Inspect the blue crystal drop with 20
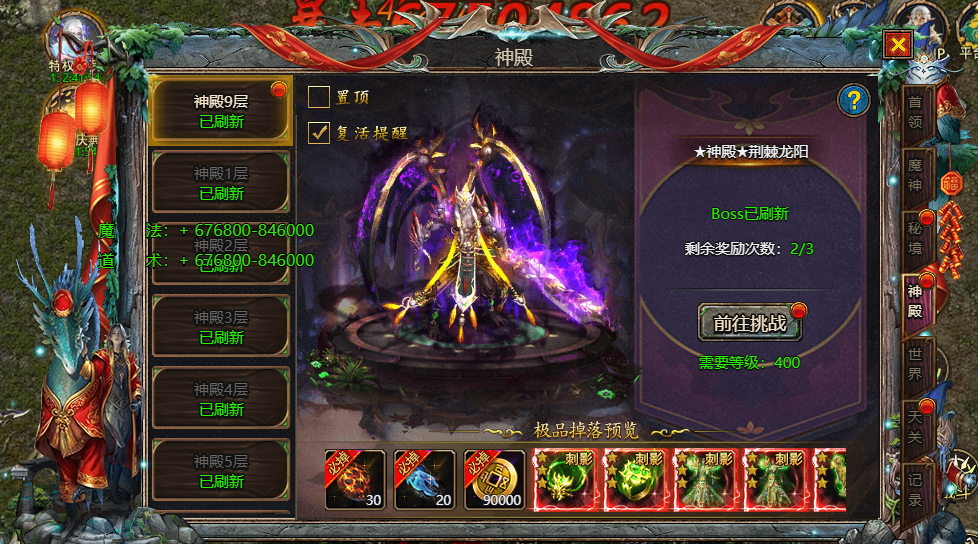 tap(425, 480)
